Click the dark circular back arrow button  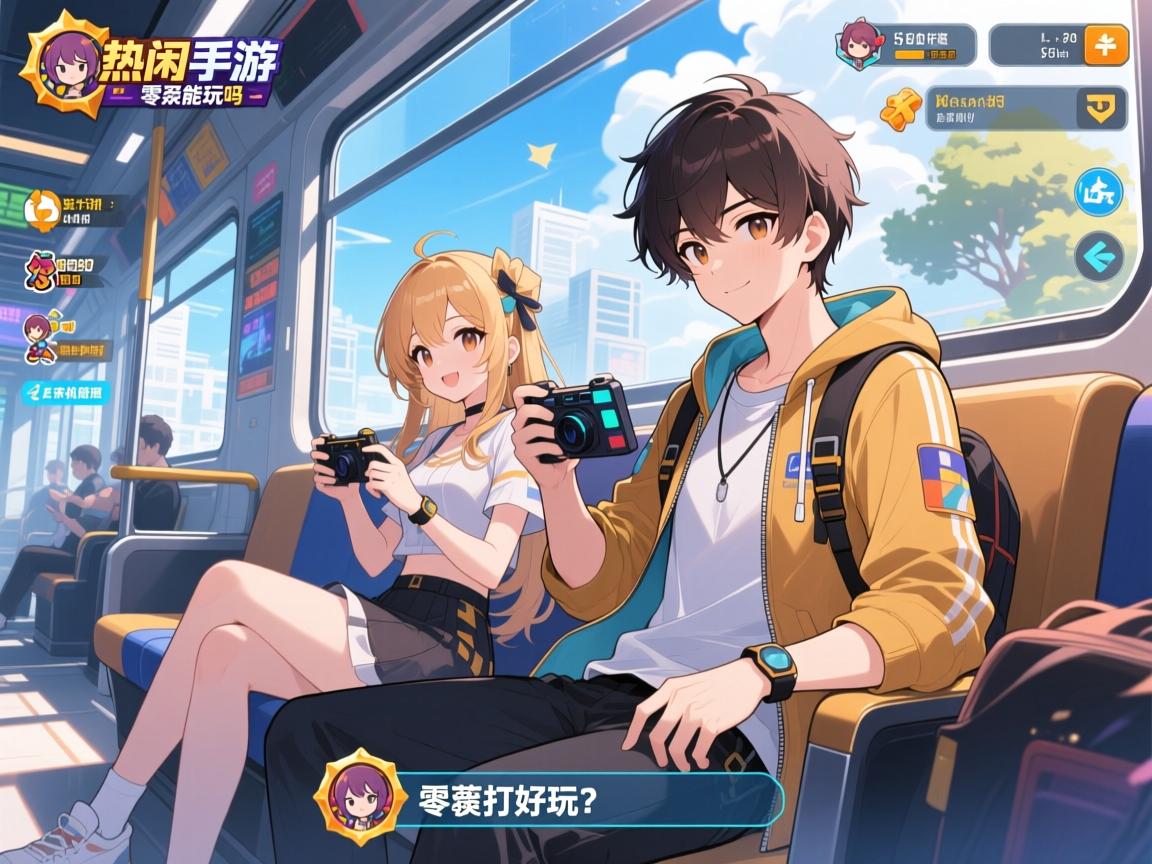coord(1098,256)
